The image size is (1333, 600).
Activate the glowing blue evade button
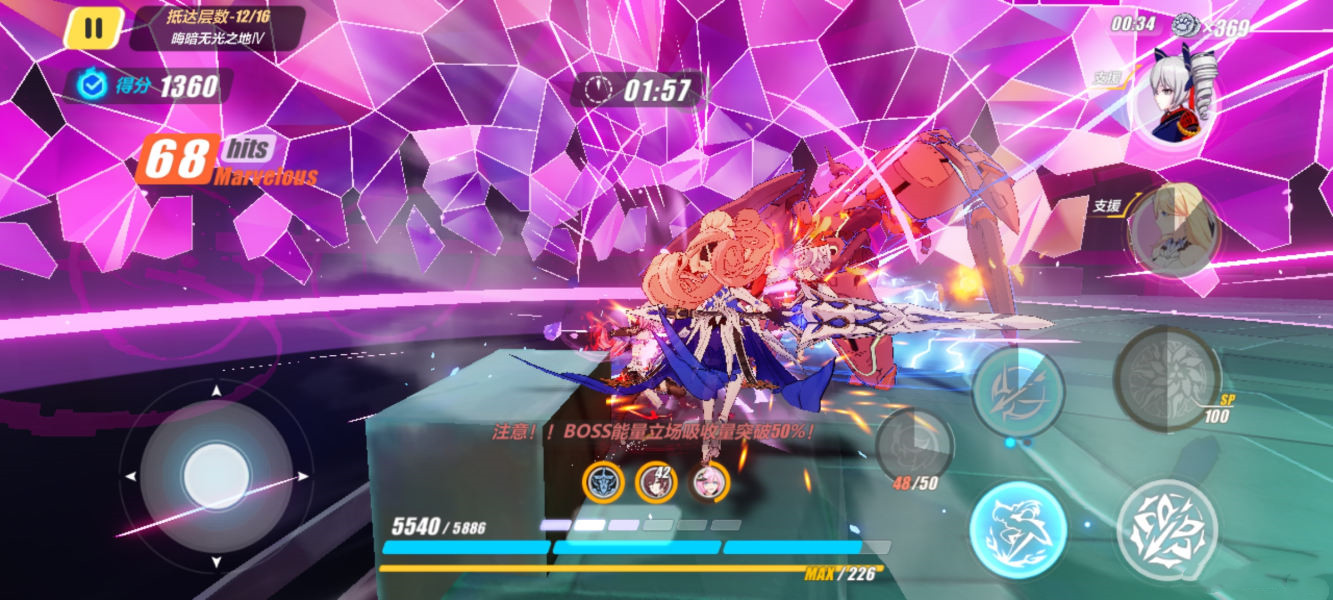(x=1018, y=529)
